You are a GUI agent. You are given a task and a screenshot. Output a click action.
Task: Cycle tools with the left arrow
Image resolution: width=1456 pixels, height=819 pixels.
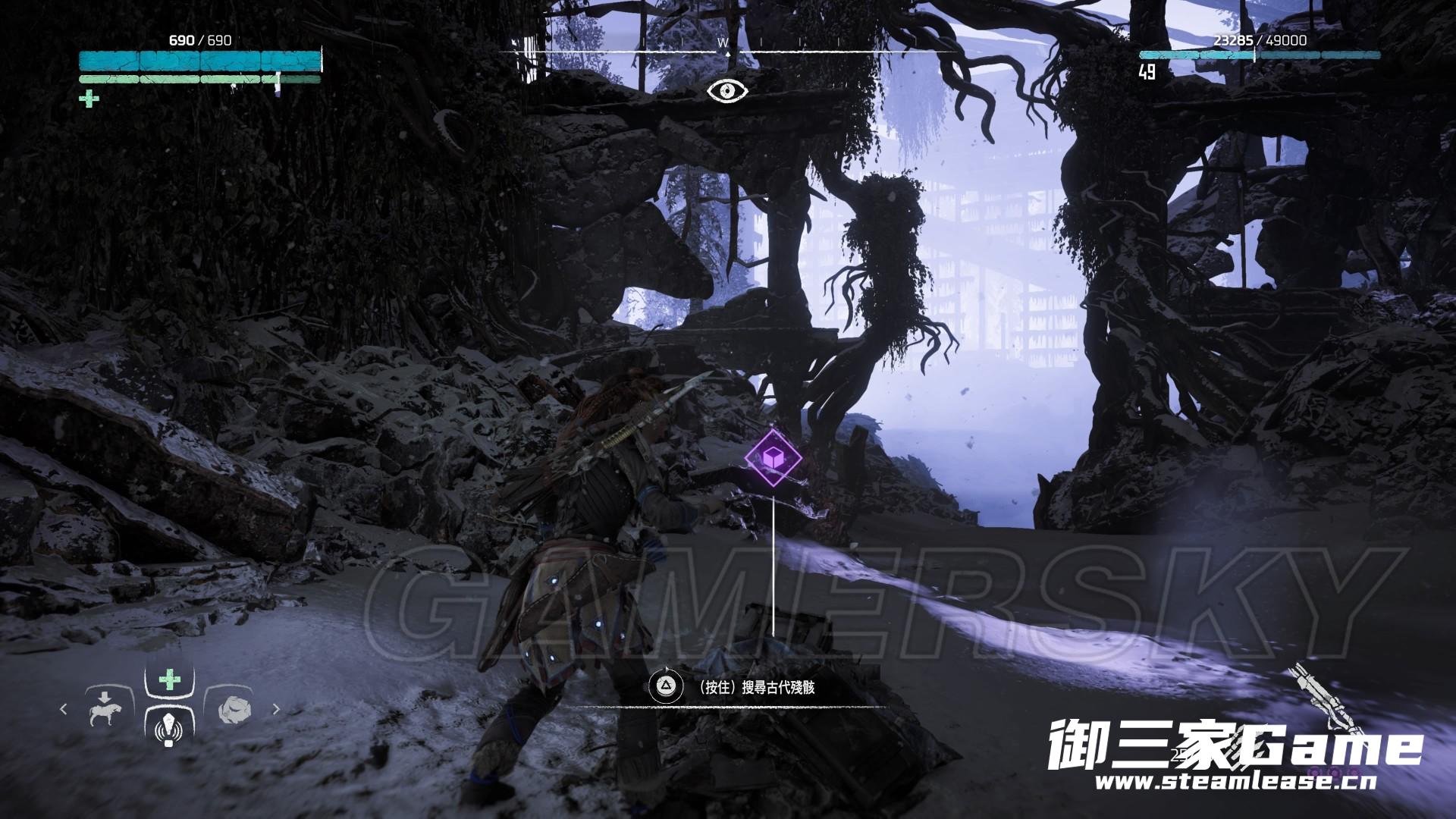click(64, 709)
